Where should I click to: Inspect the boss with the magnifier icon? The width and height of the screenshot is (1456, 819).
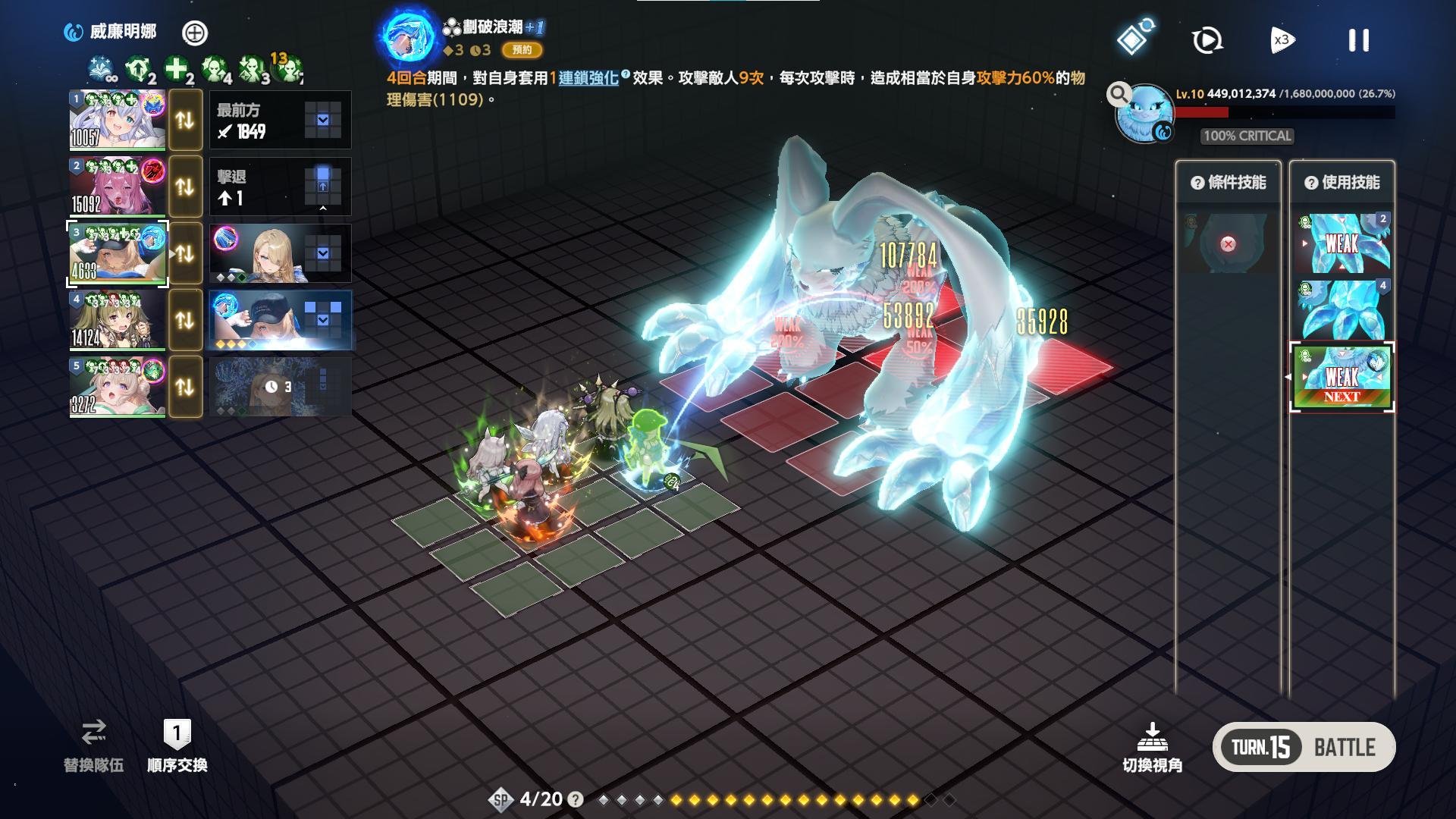point(1119,95)
